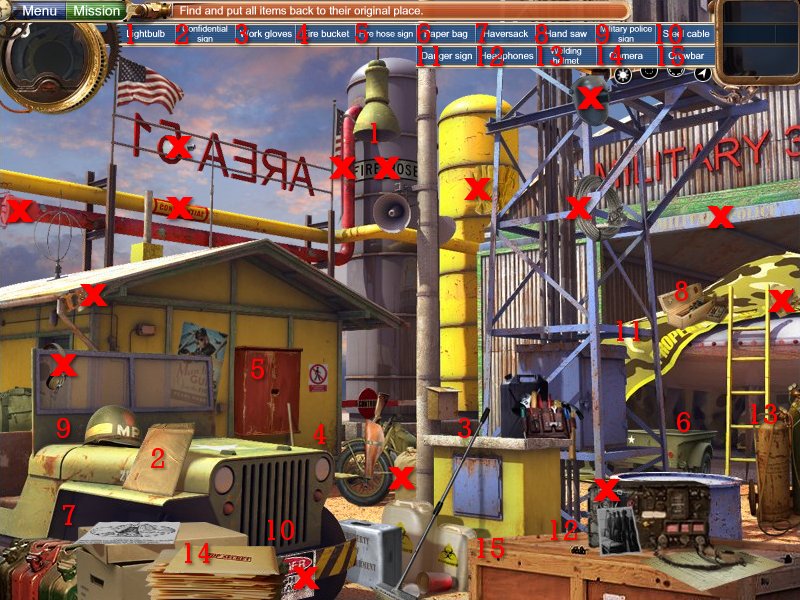Choose the Military police sign entry
The height and width of the screenshot is (600, 800).
coord(627,34)
